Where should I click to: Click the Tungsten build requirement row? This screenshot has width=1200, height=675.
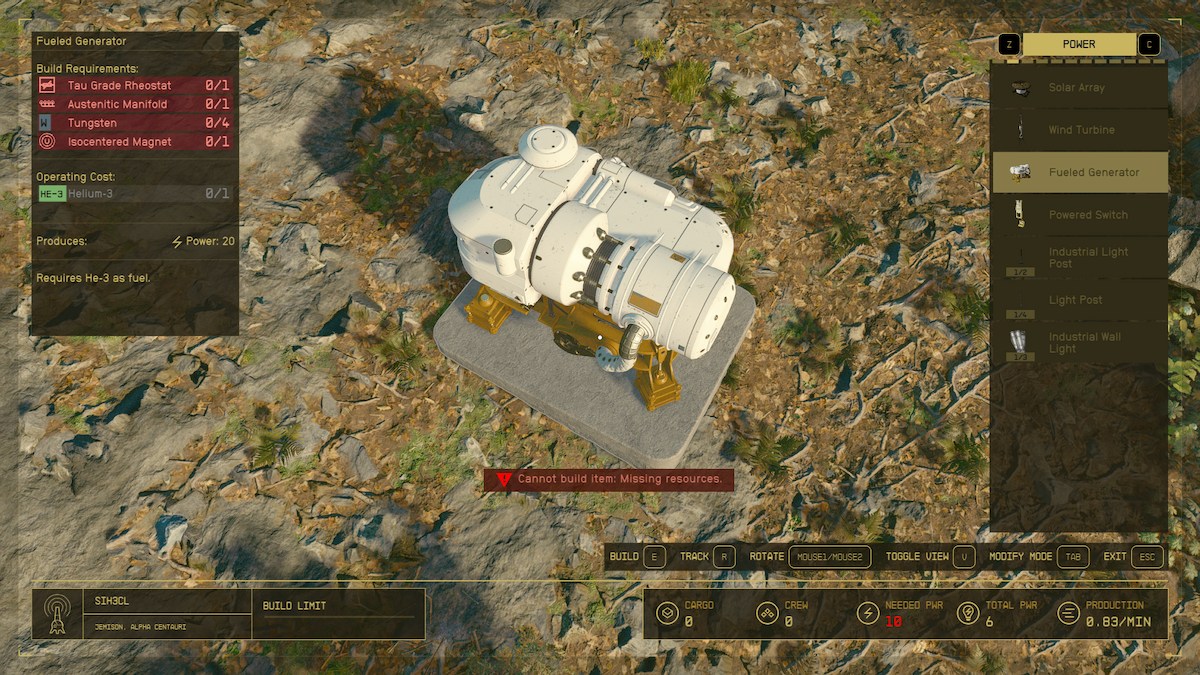coord(134,123)
